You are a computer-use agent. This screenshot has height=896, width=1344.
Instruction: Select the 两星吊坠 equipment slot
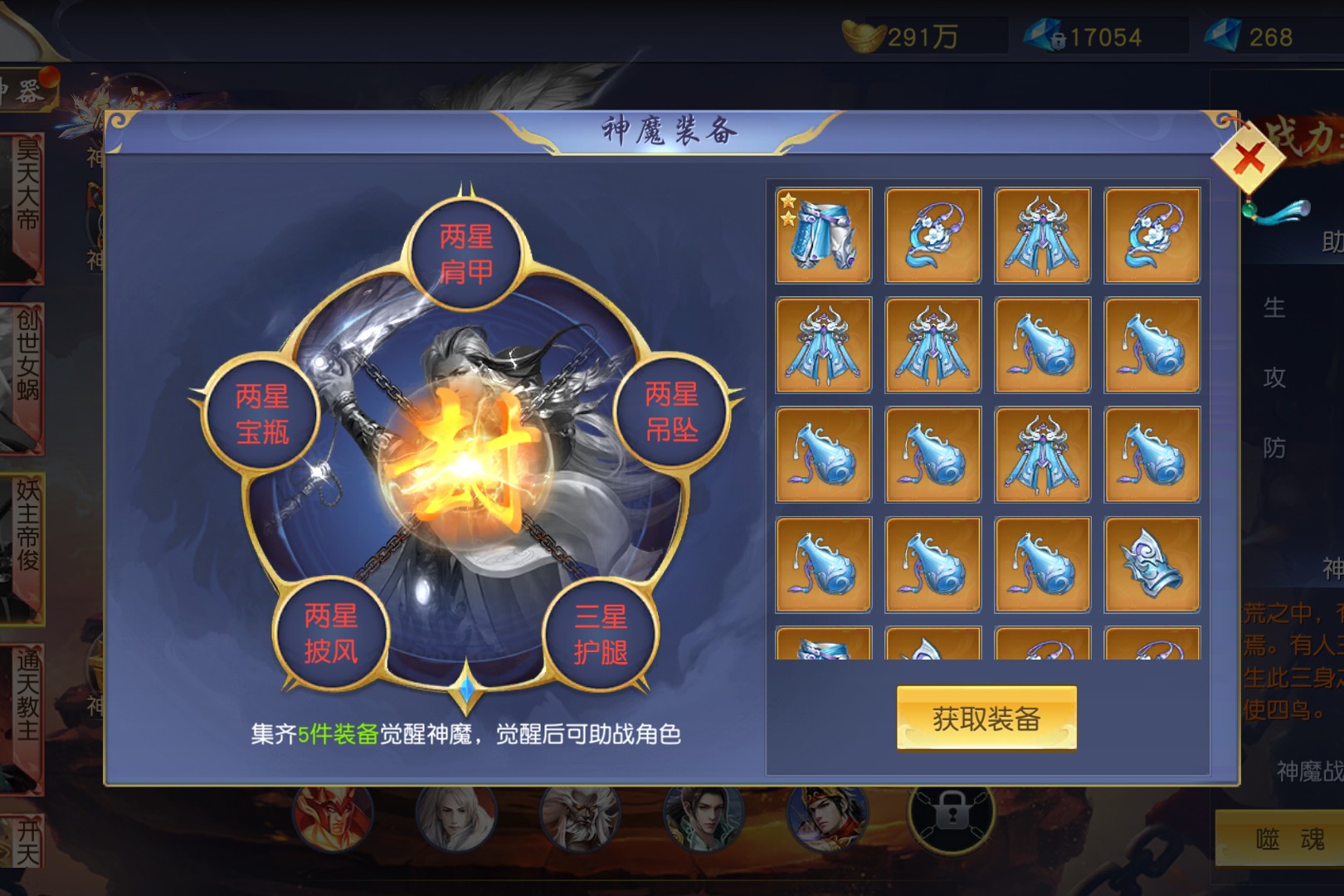pyautogui.click(x=671, y=412)
